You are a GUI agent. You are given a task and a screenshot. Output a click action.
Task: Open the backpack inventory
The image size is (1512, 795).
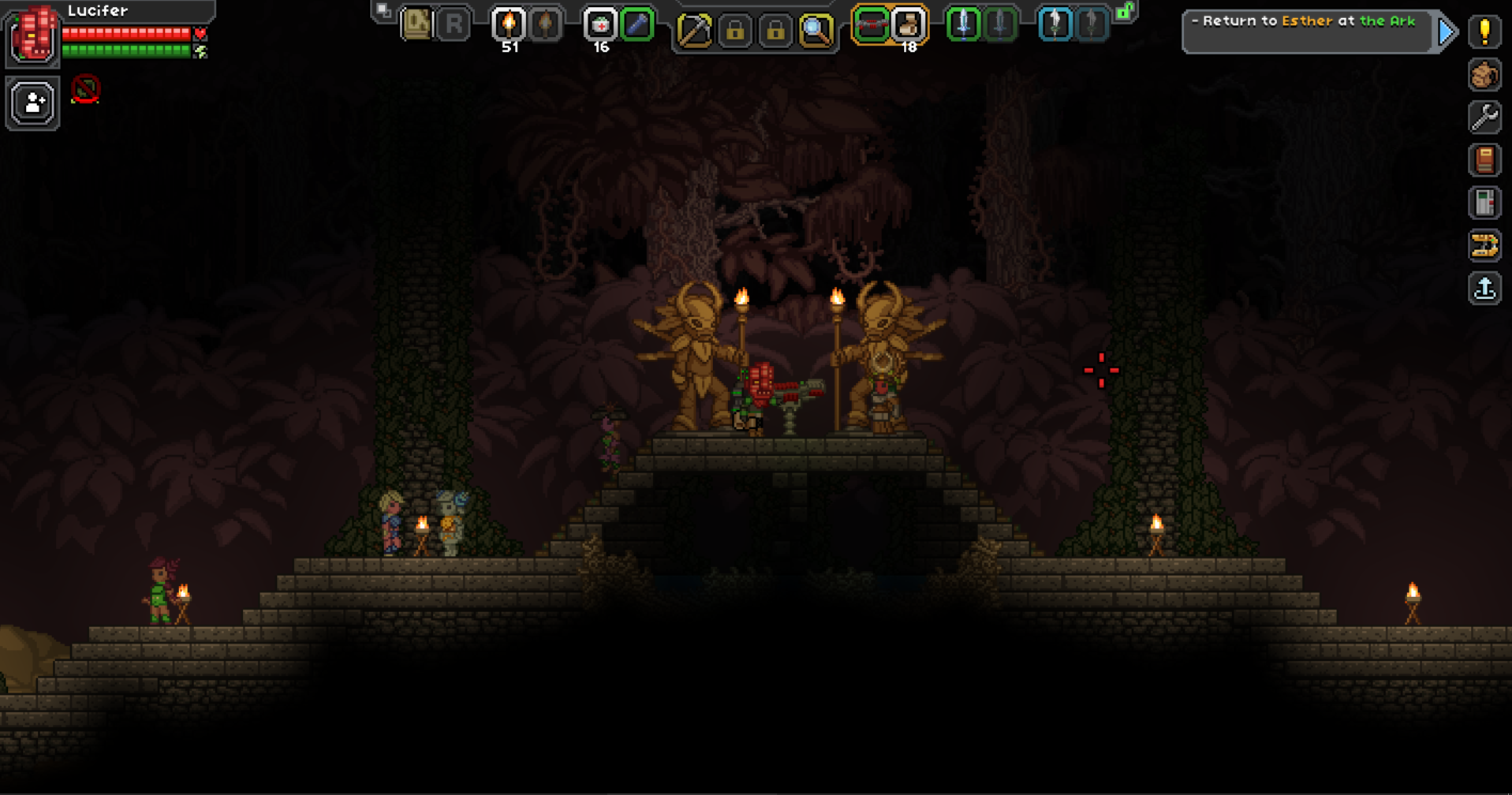(x=1484, y=75)
